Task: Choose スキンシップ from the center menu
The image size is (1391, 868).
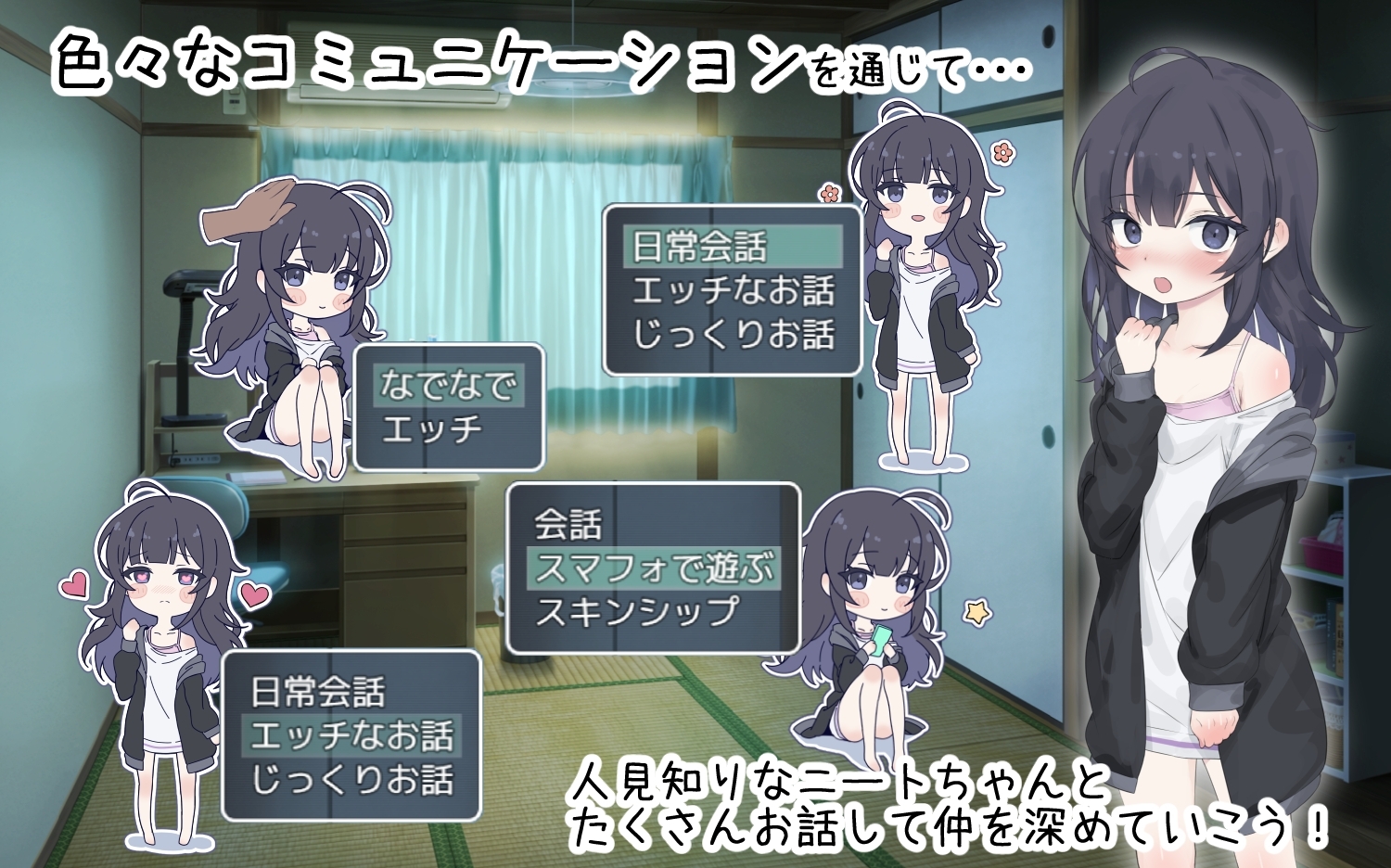Action: [640, 610]
